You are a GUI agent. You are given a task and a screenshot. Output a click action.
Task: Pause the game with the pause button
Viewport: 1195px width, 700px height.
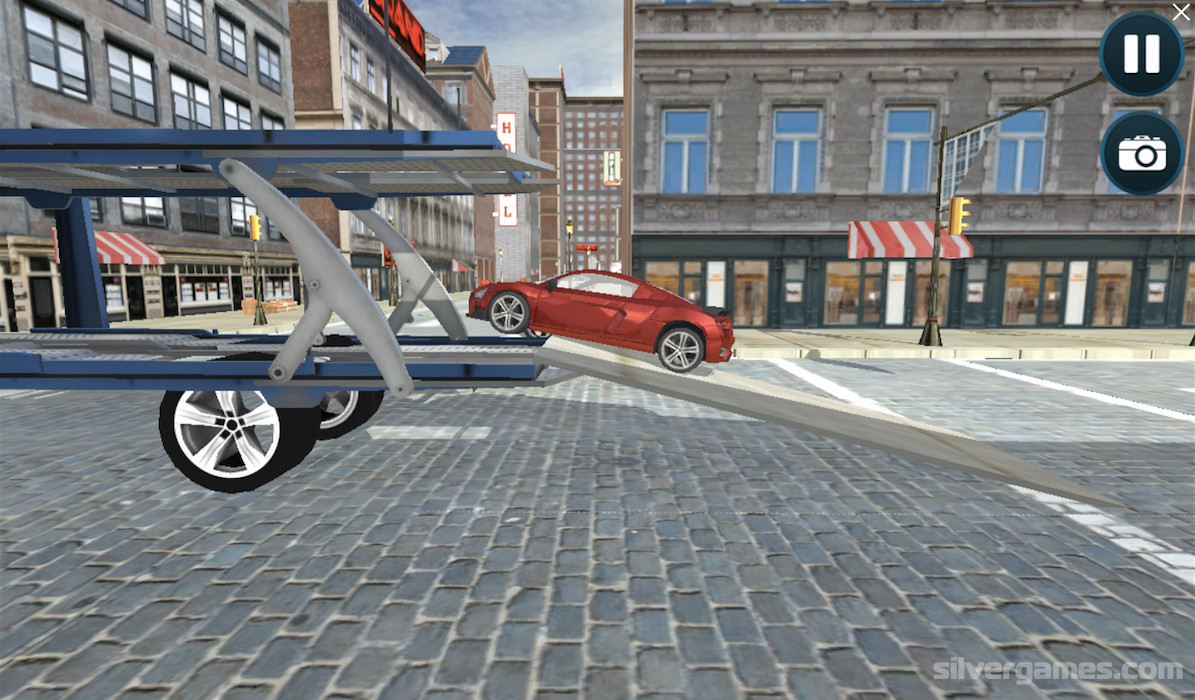tap(1141, 54)
